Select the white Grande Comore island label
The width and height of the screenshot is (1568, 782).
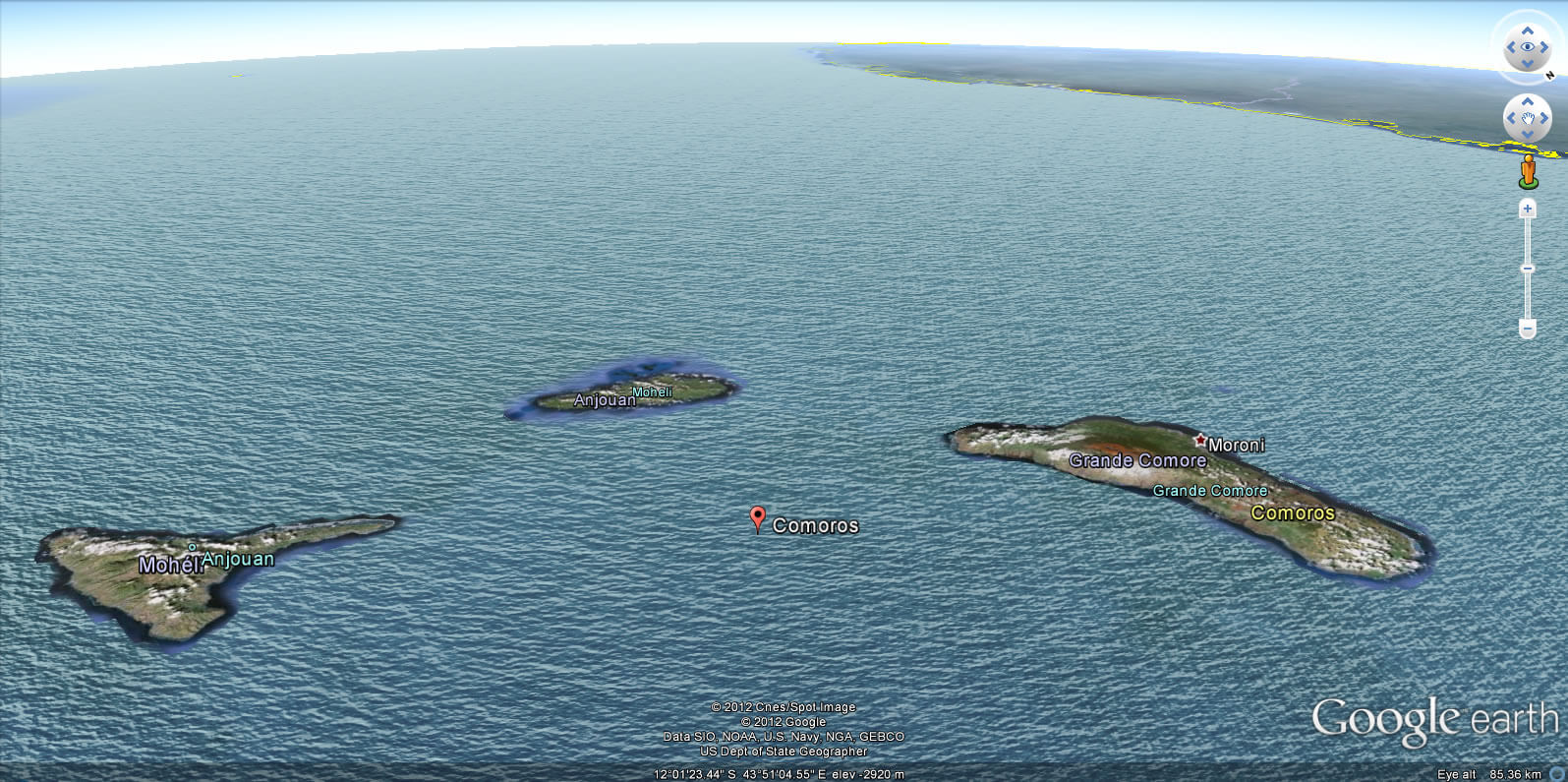[1137, 460]
